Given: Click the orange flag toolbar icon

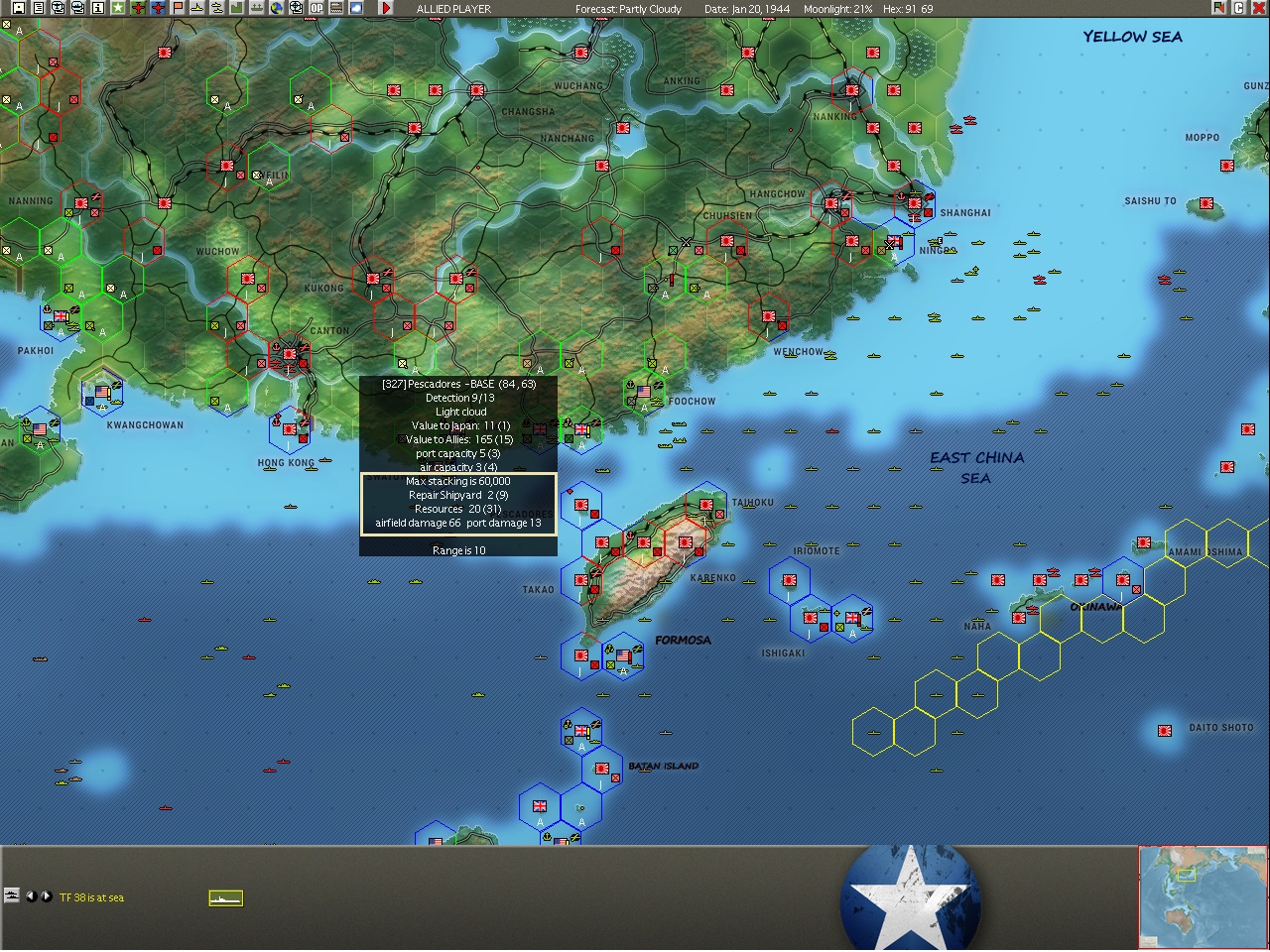Looking at the screenshot, I should point(178,8).
